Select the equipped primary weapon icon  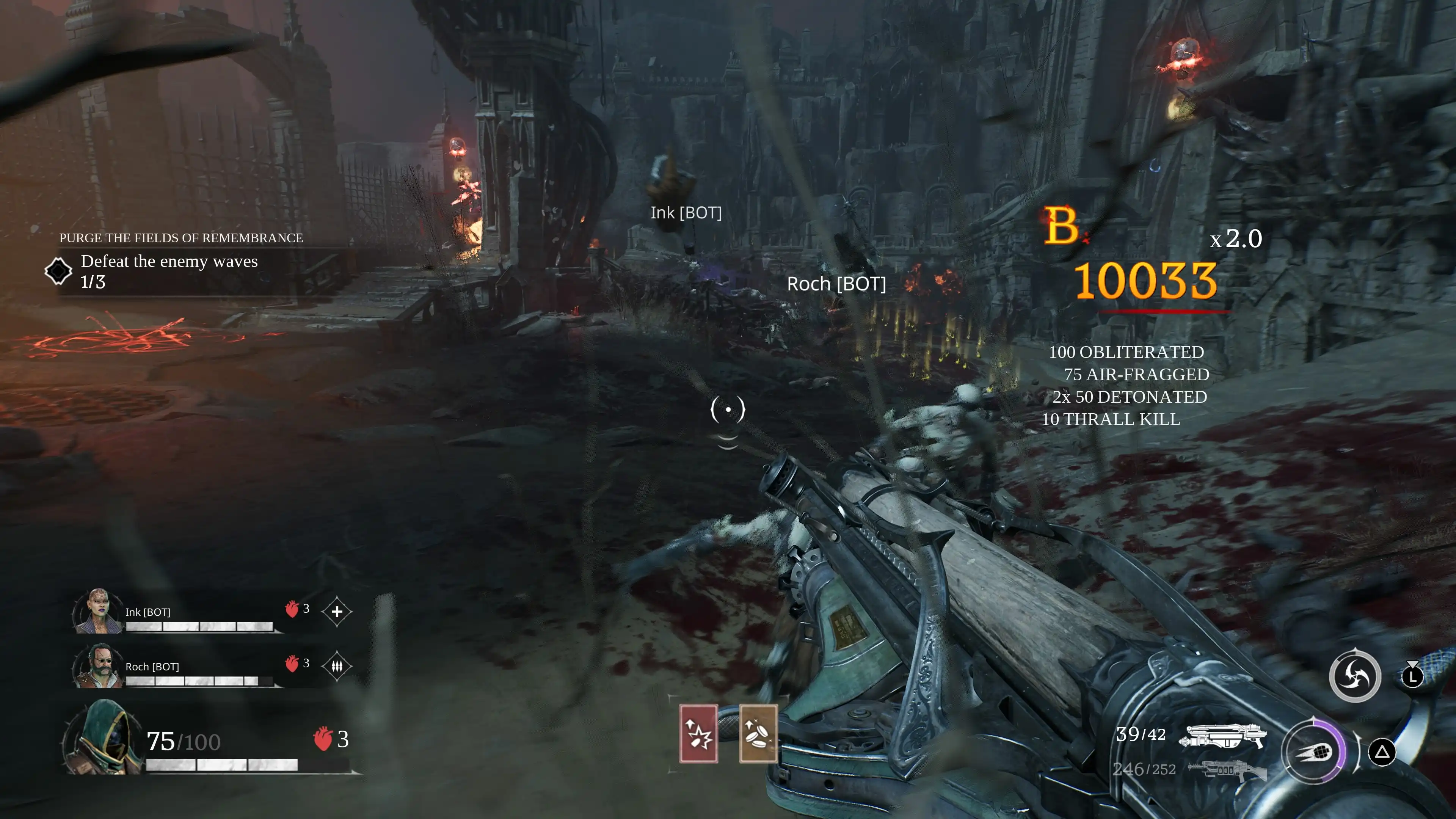1223,736
